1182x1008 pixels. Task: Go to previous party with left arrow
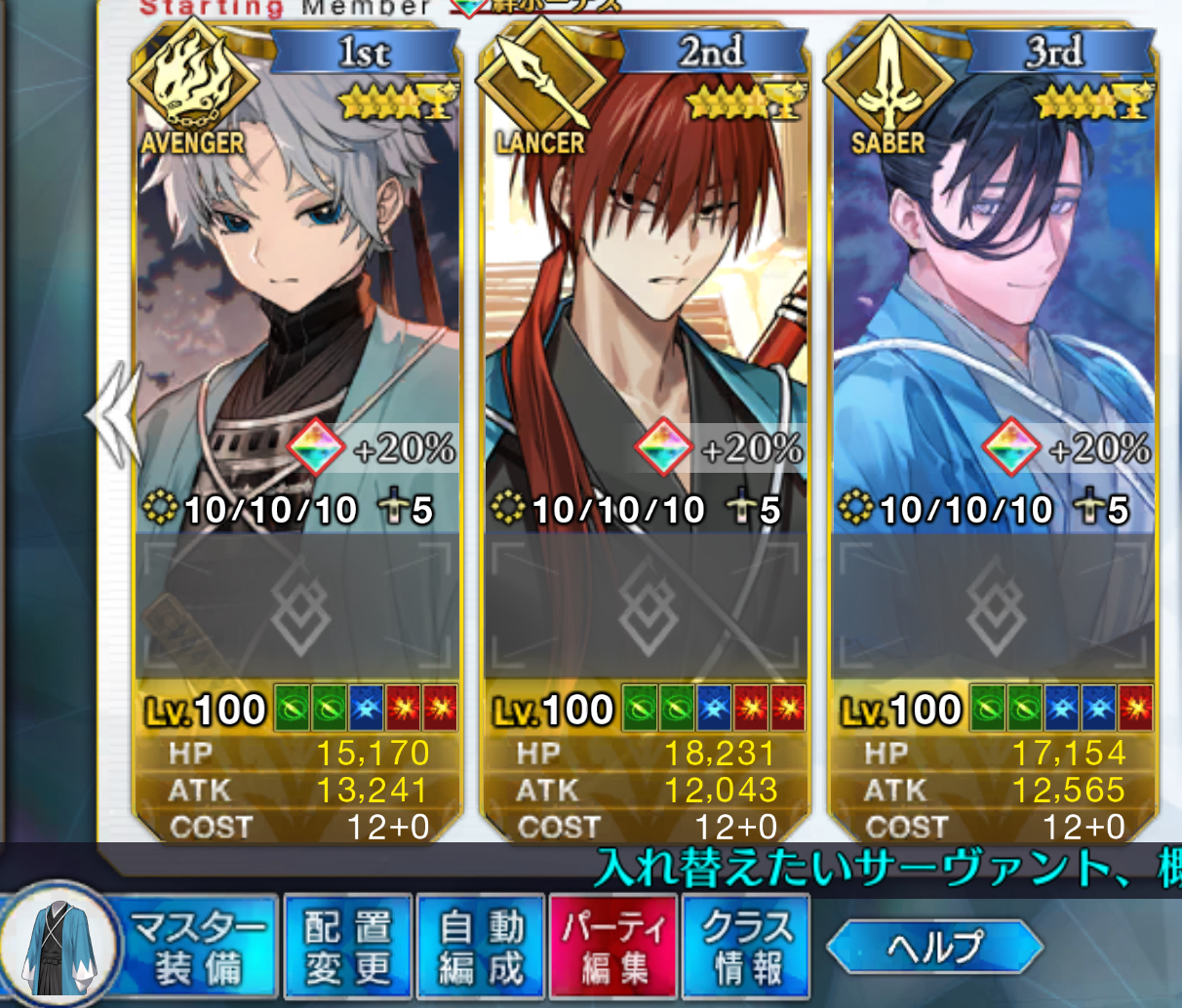(x=114, y=414)
